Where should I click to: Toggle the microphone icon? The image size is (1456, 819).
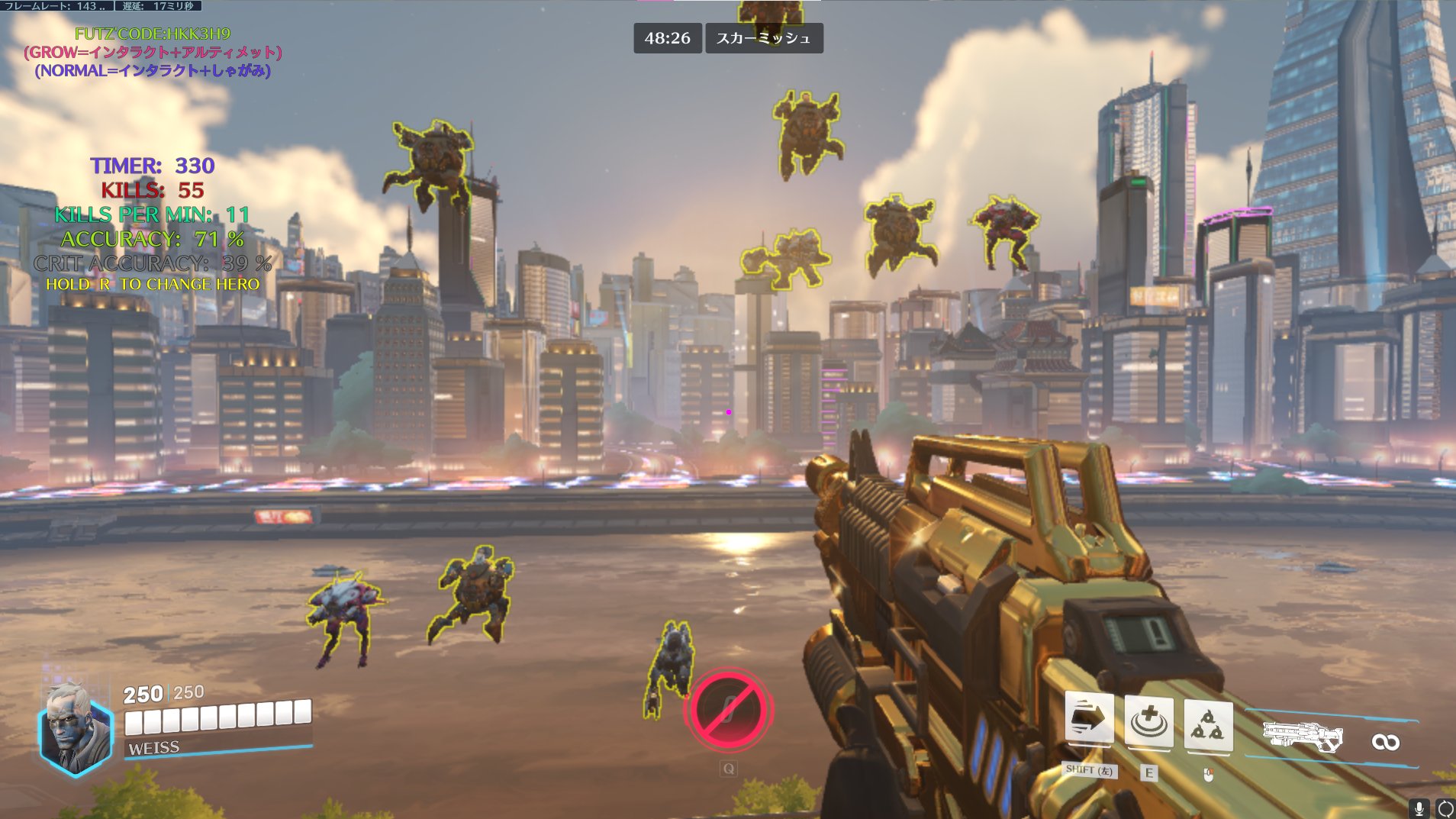pos(1419,808)
